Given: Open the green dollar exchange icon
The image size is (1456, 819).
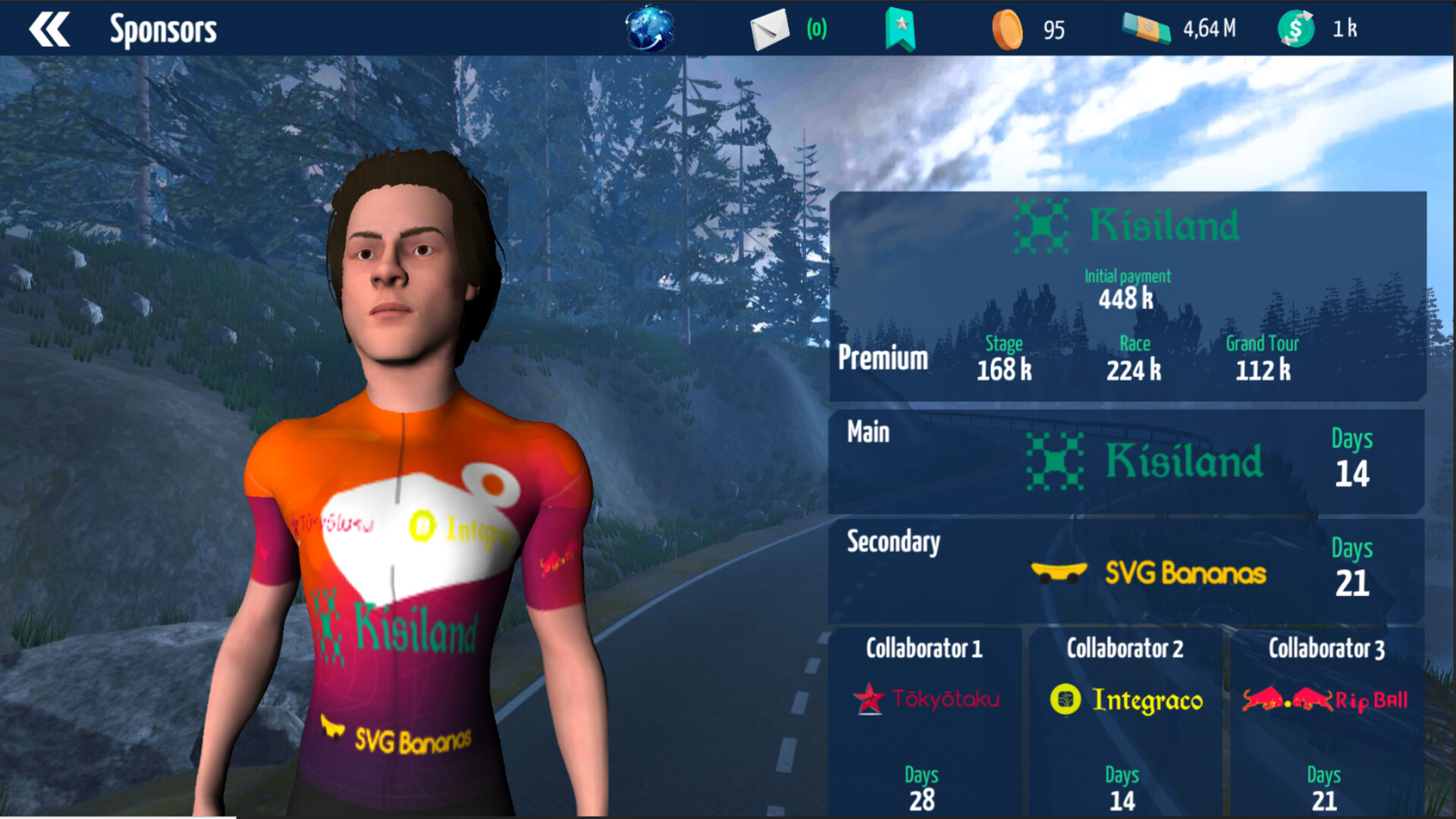Looking at the screenshot, I should pos(1296,30).
